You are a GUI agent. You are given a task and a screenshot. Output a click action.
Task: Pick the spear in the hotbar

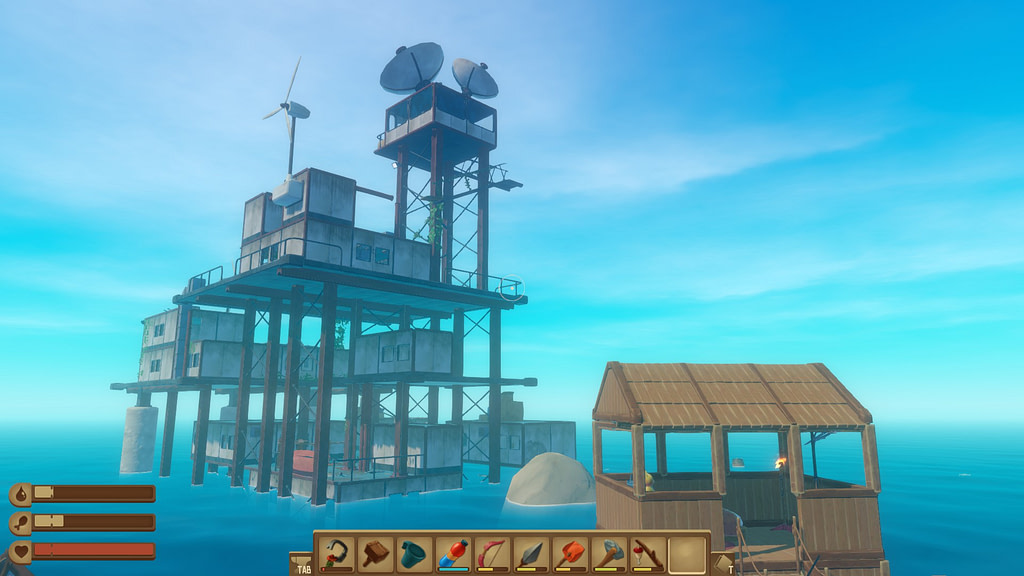(531, 553)
